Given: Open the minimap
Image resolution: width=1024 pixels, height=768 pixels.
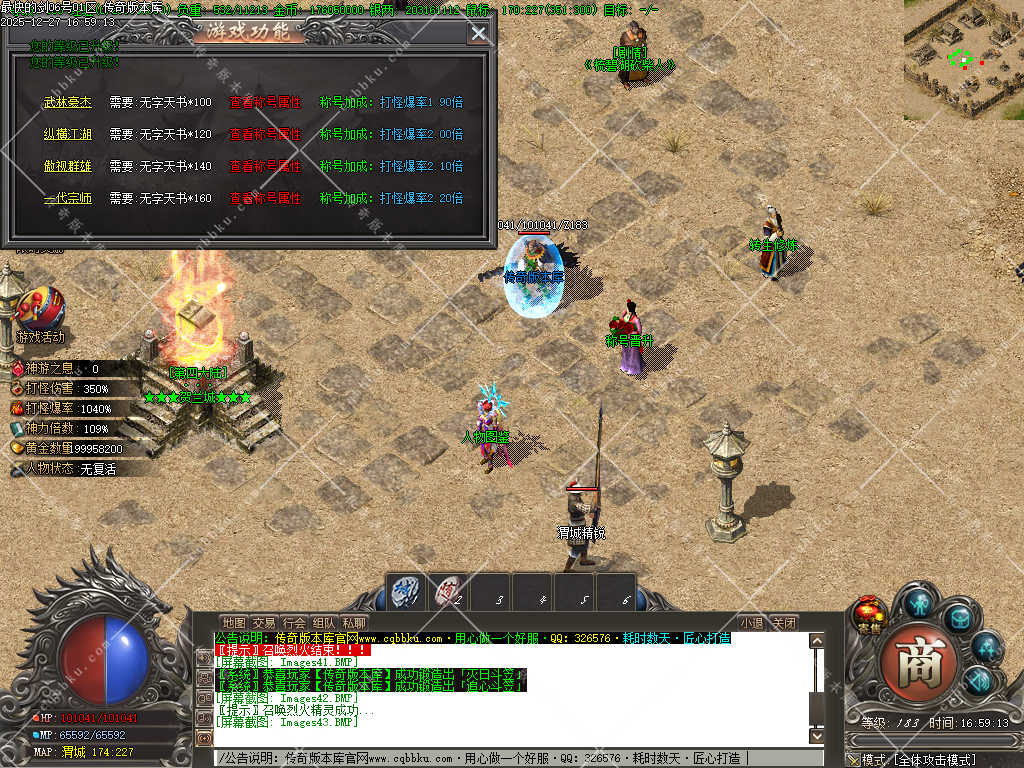Looking at the screenshot, I should [x=963, y=58].
